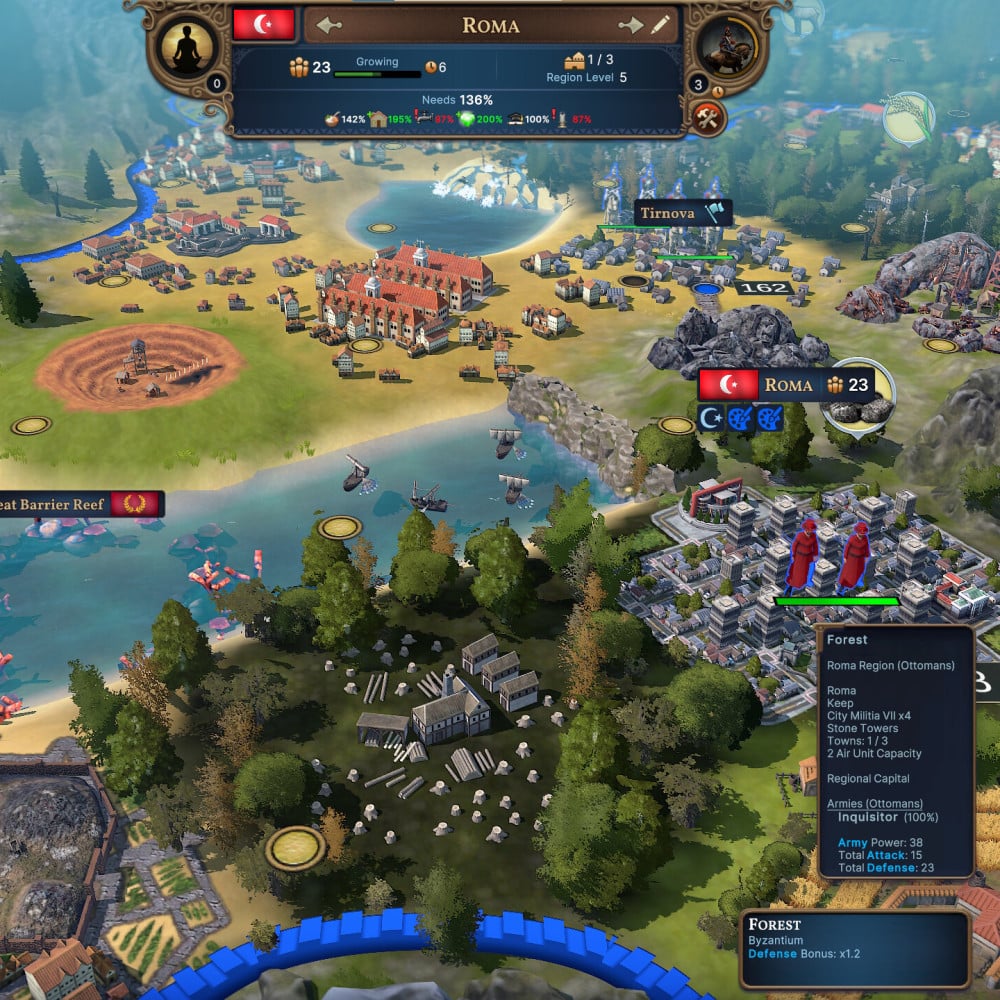Open the hammer and wrench build menu
This screenshot has width=1000, height=1000.
707,117
